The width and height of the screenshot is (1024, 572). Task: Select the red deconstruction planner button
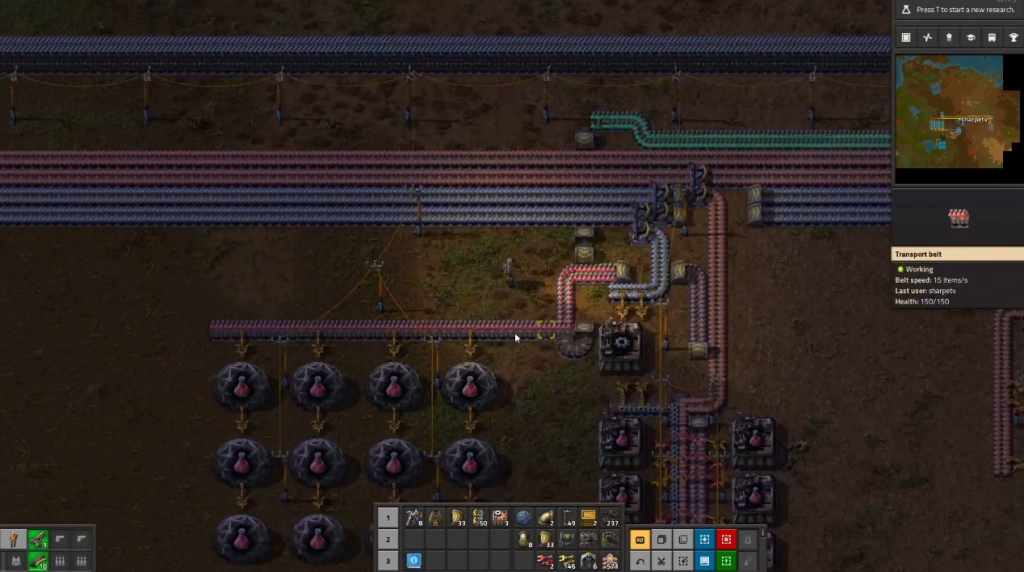[x=726, y=539]
